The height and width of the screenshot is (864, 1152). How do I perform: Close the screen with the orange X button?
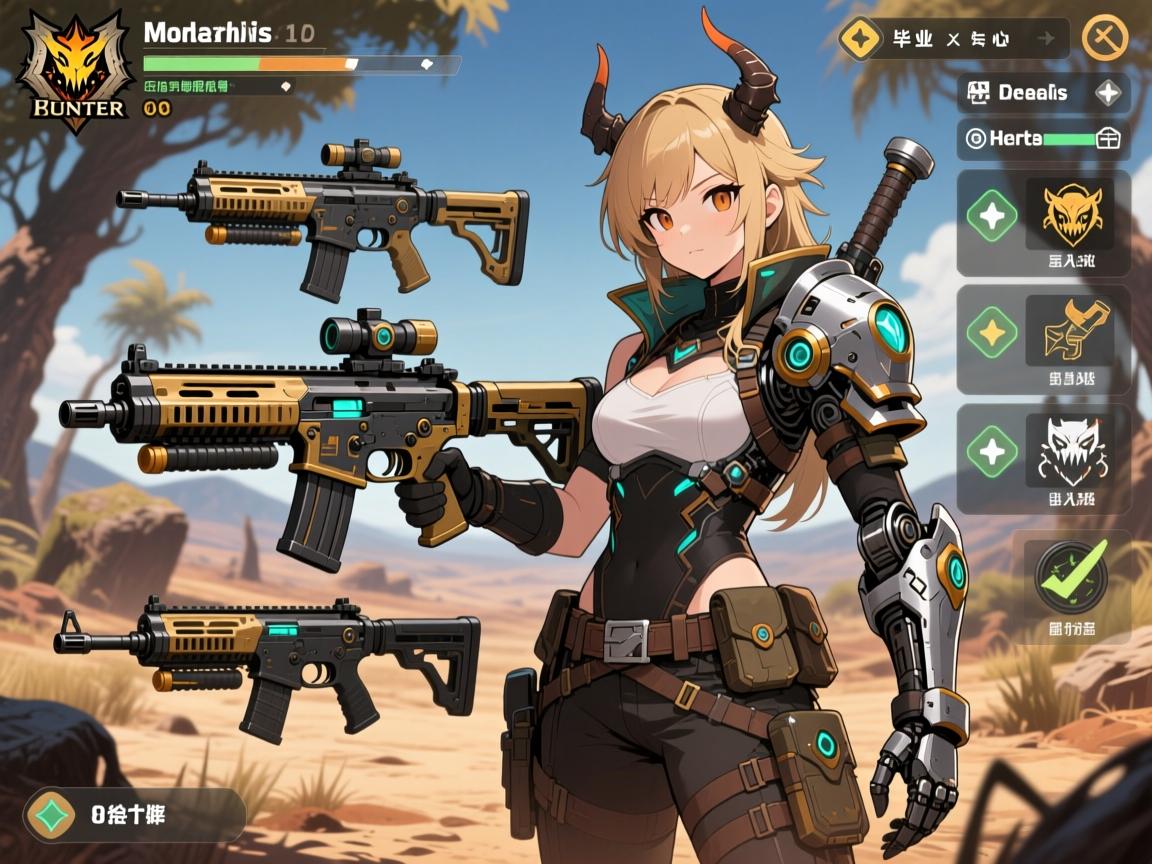point(1104,39)
